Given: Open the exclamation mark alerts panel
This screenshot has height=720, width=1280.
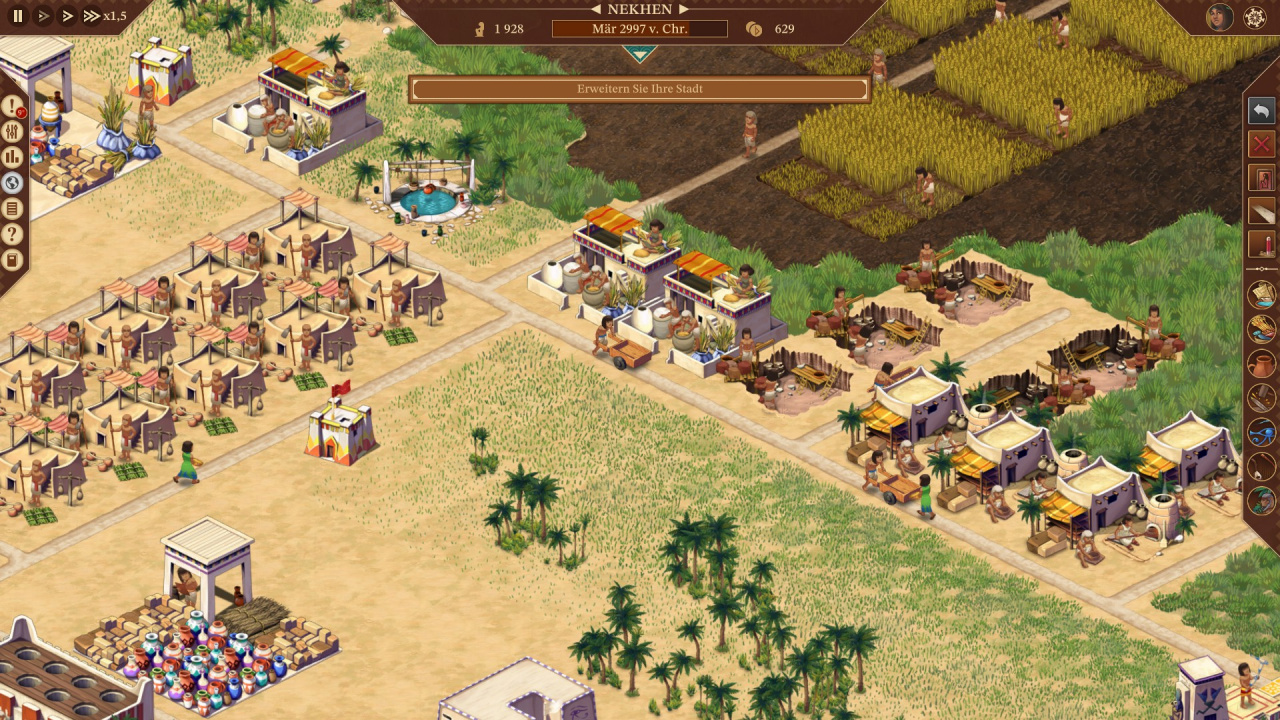Looking at the screenshot, I should (x=12, y=107).
